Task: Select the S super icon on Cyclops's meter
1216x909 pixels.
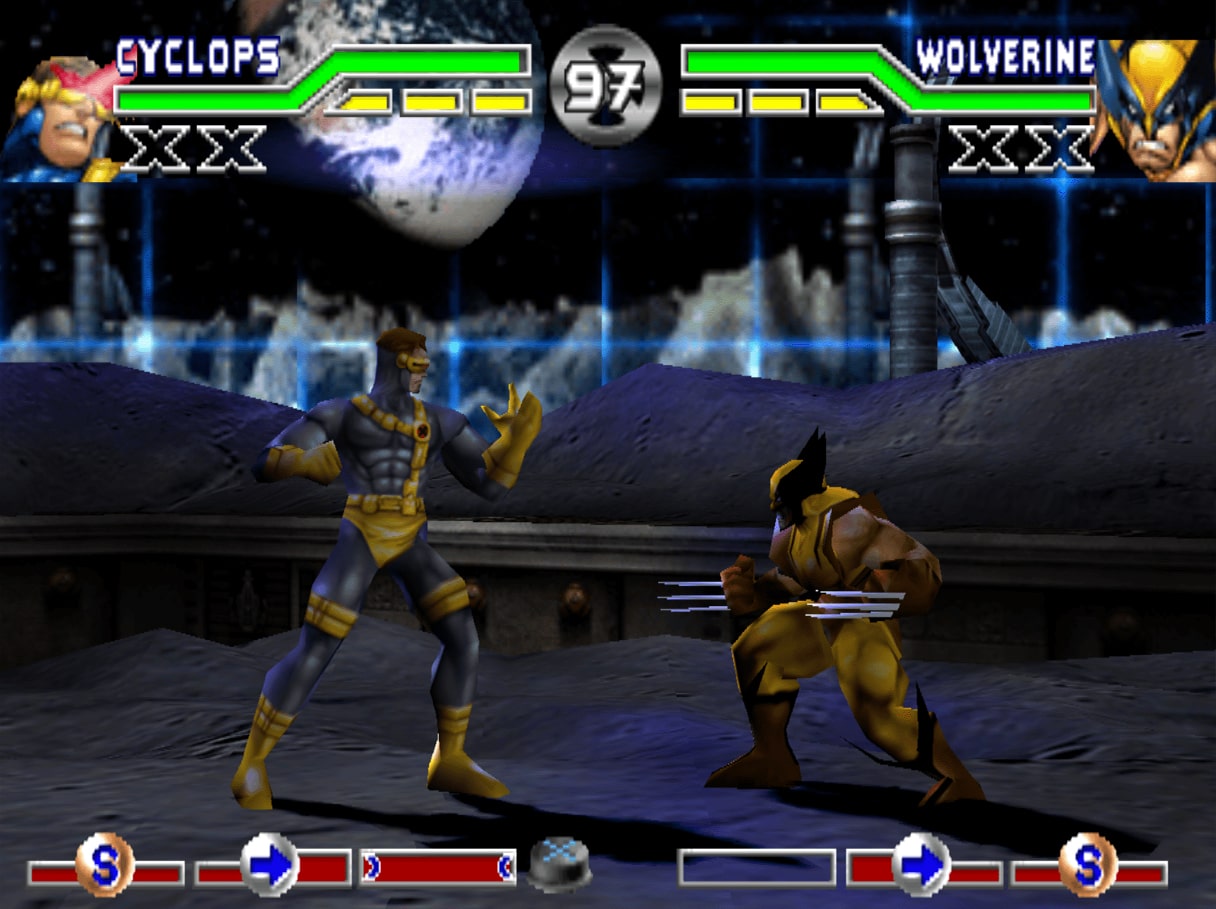Action: click(x=104, y=865)
